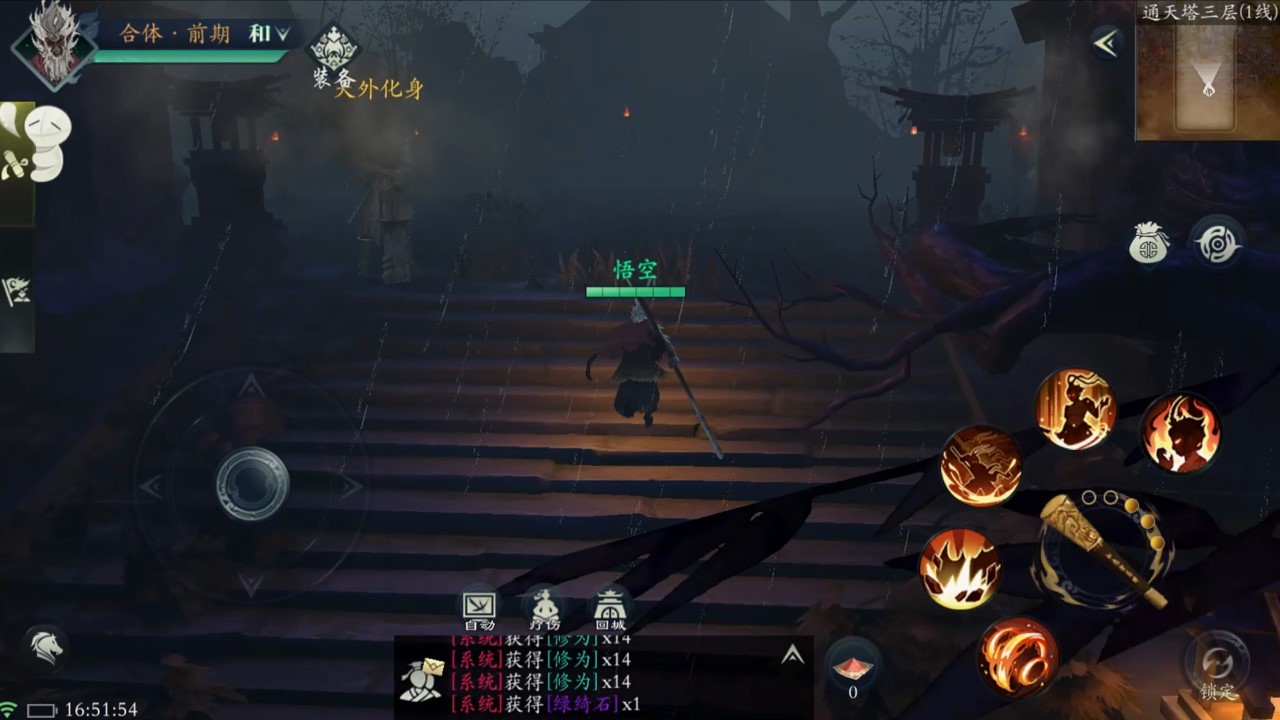The image size is (1280, 720).
Task: Activate 疗伤 meditation healing
Action: point(544,609)
